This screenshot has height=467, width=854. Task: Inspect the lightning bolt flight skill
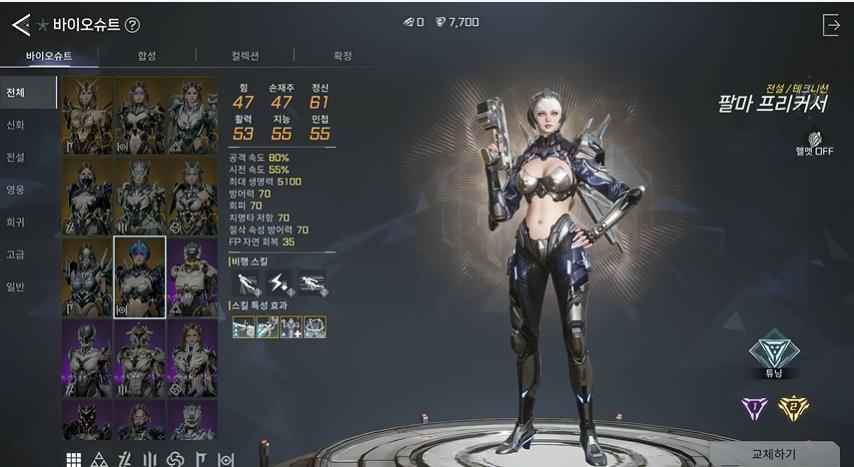point(279,283)
